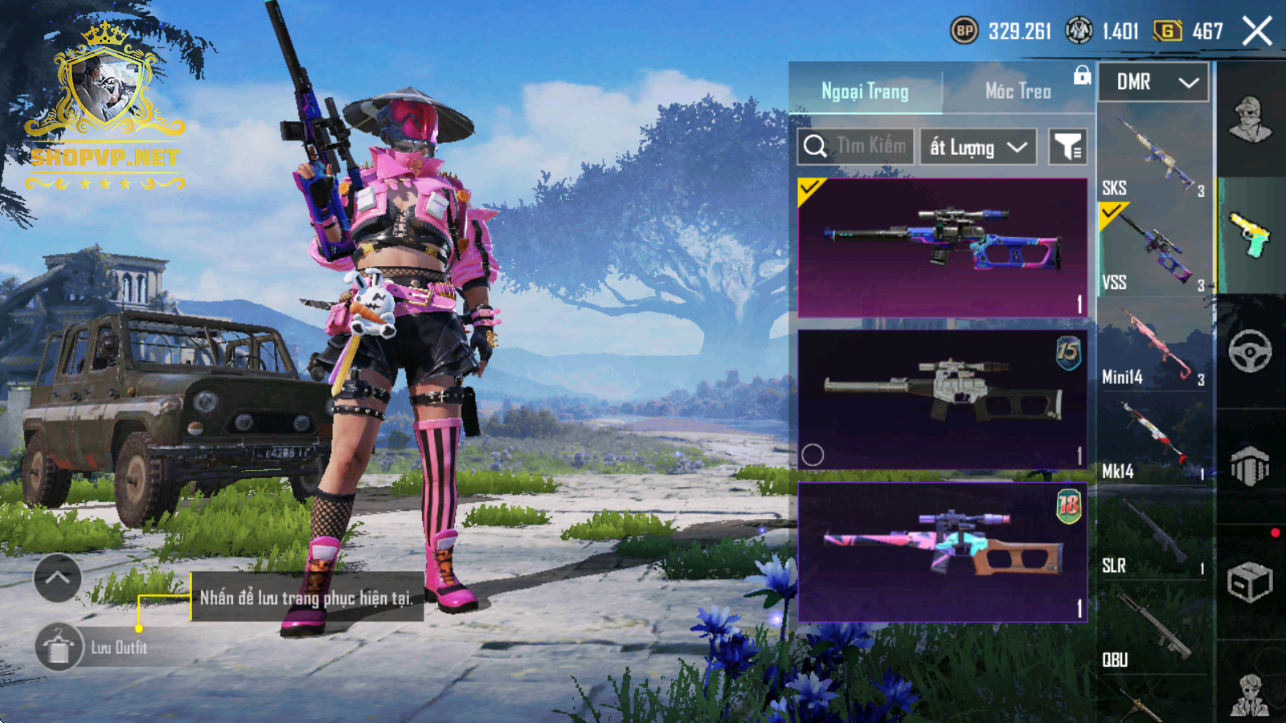
Task: Open the filter options button
Action: click(x=1067, y=148)
